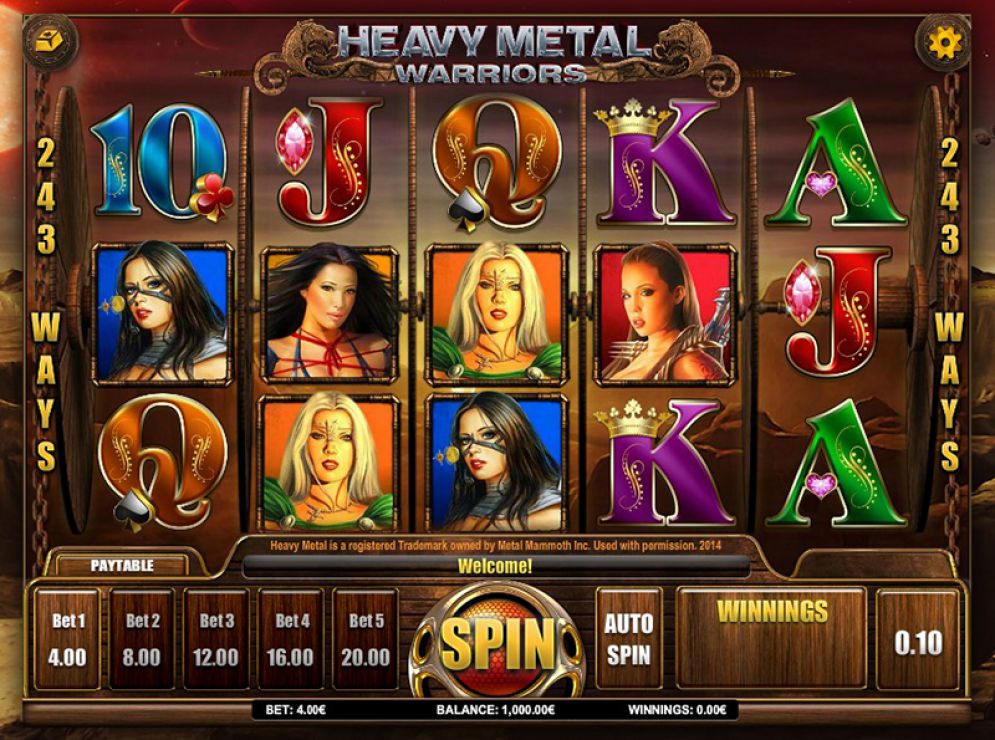Select Bet 1 at 4.00

point(68,640)
